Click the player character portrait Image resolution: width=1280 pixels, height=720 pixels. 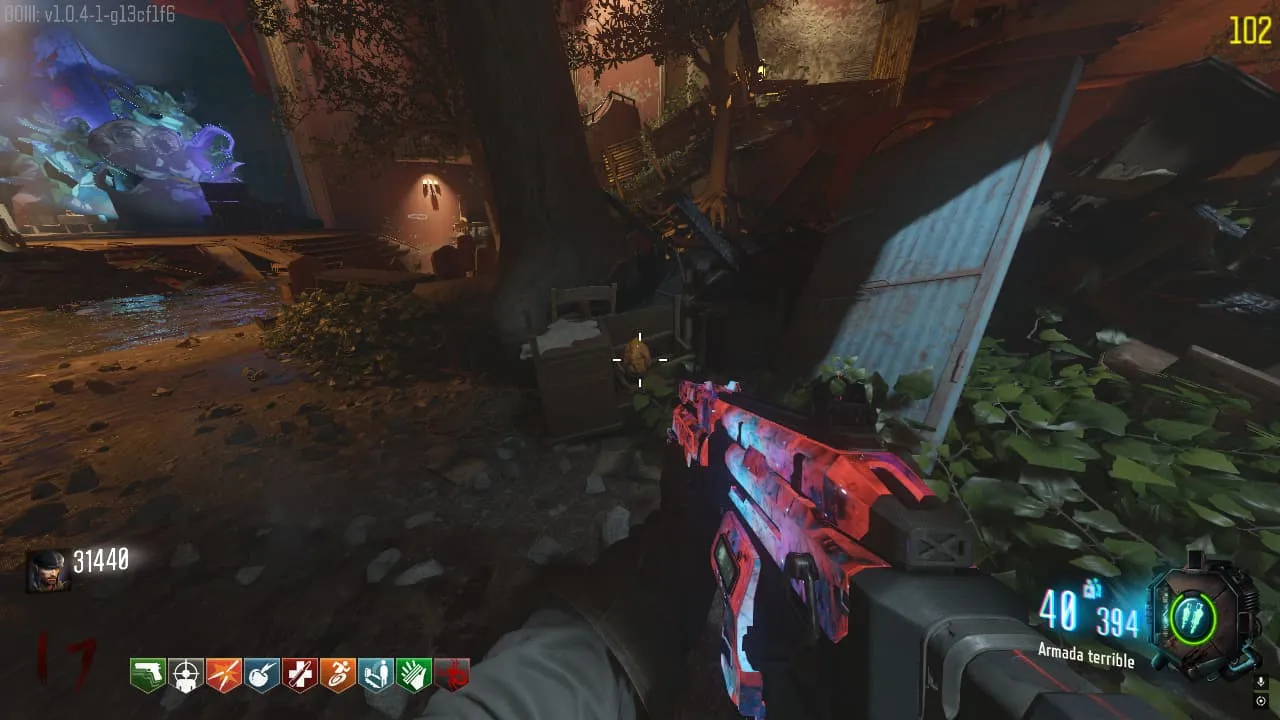[48, 570]
